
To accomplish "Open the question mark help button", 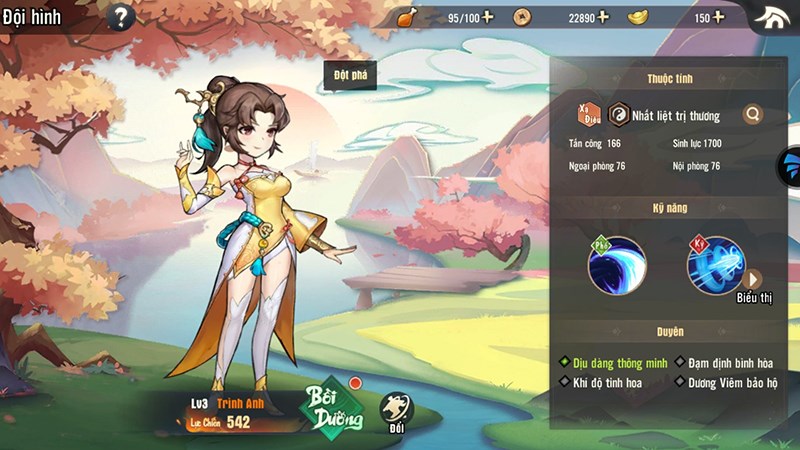I will coord(121,17).
